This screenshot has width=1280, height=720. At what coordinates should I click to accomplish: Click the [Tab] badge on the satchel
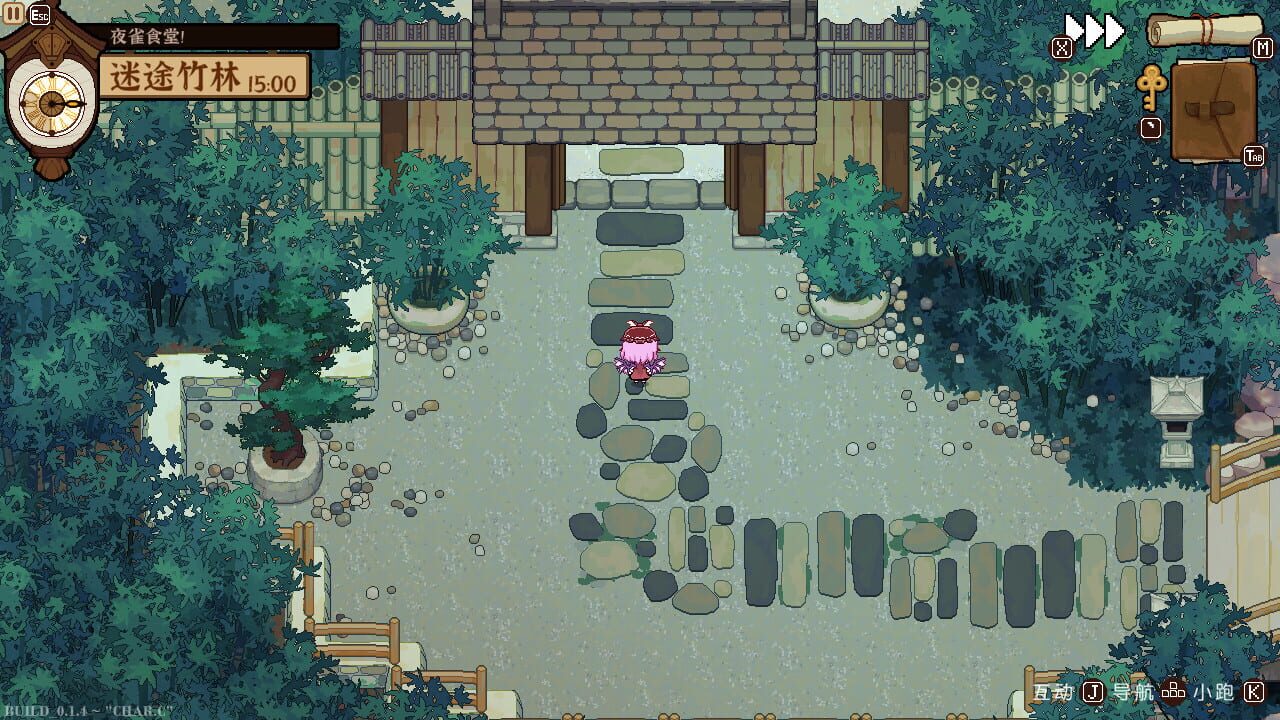tap(1253, 155)
